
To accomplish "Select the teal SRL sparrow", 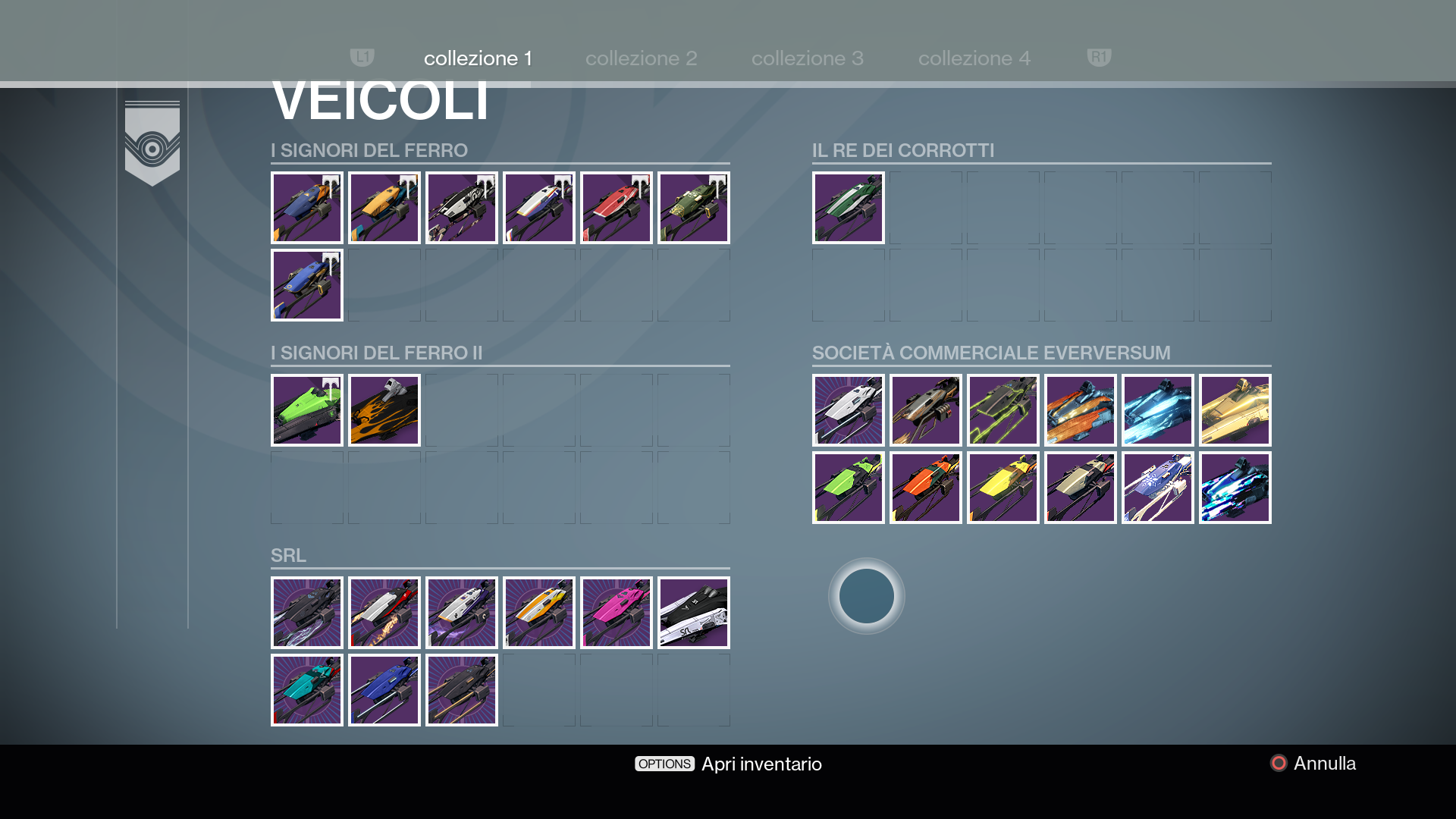I will [x=307, y=690].
